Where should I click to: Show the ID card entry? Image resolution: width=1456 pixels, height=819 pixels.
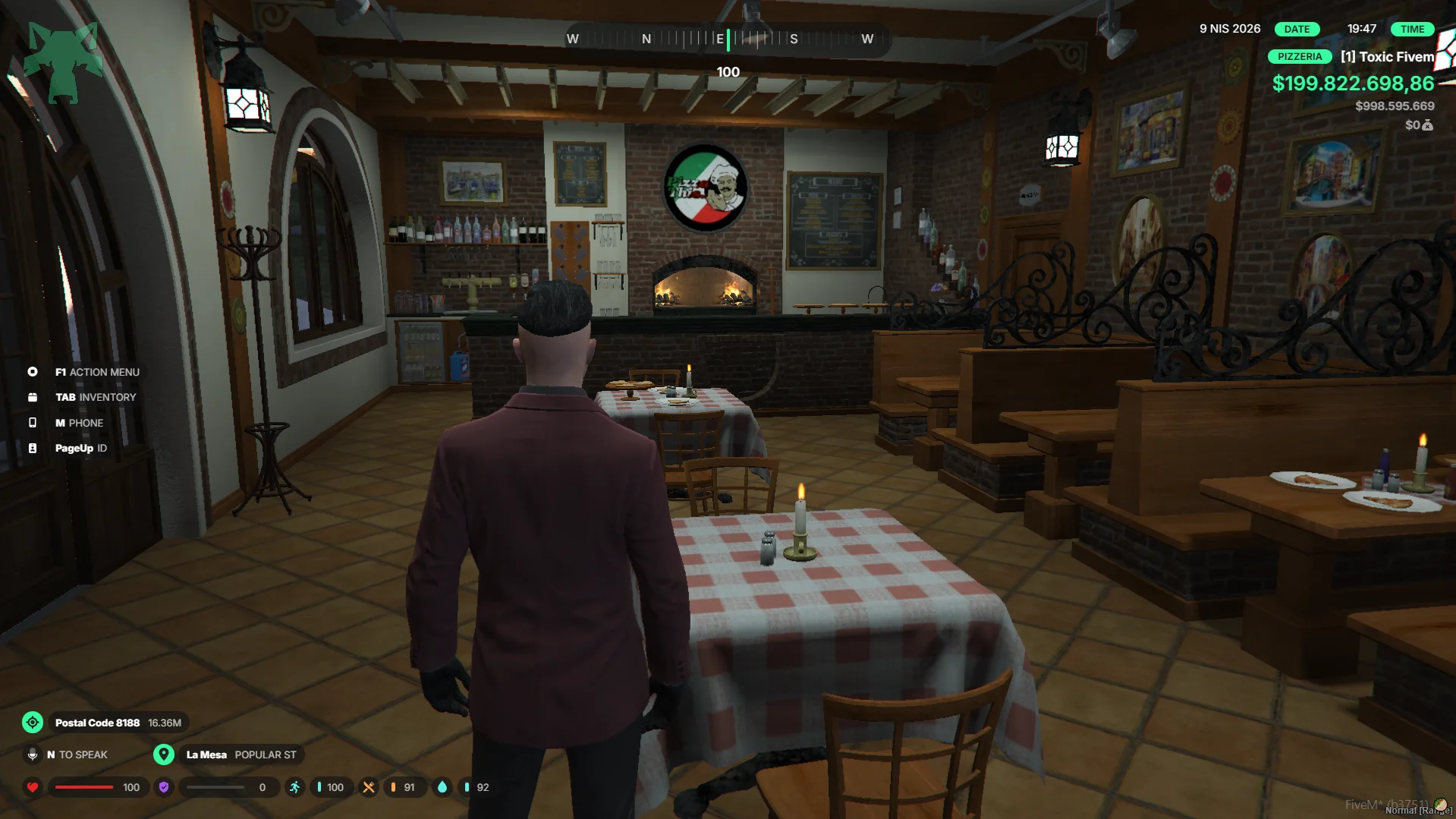point(80,448)
